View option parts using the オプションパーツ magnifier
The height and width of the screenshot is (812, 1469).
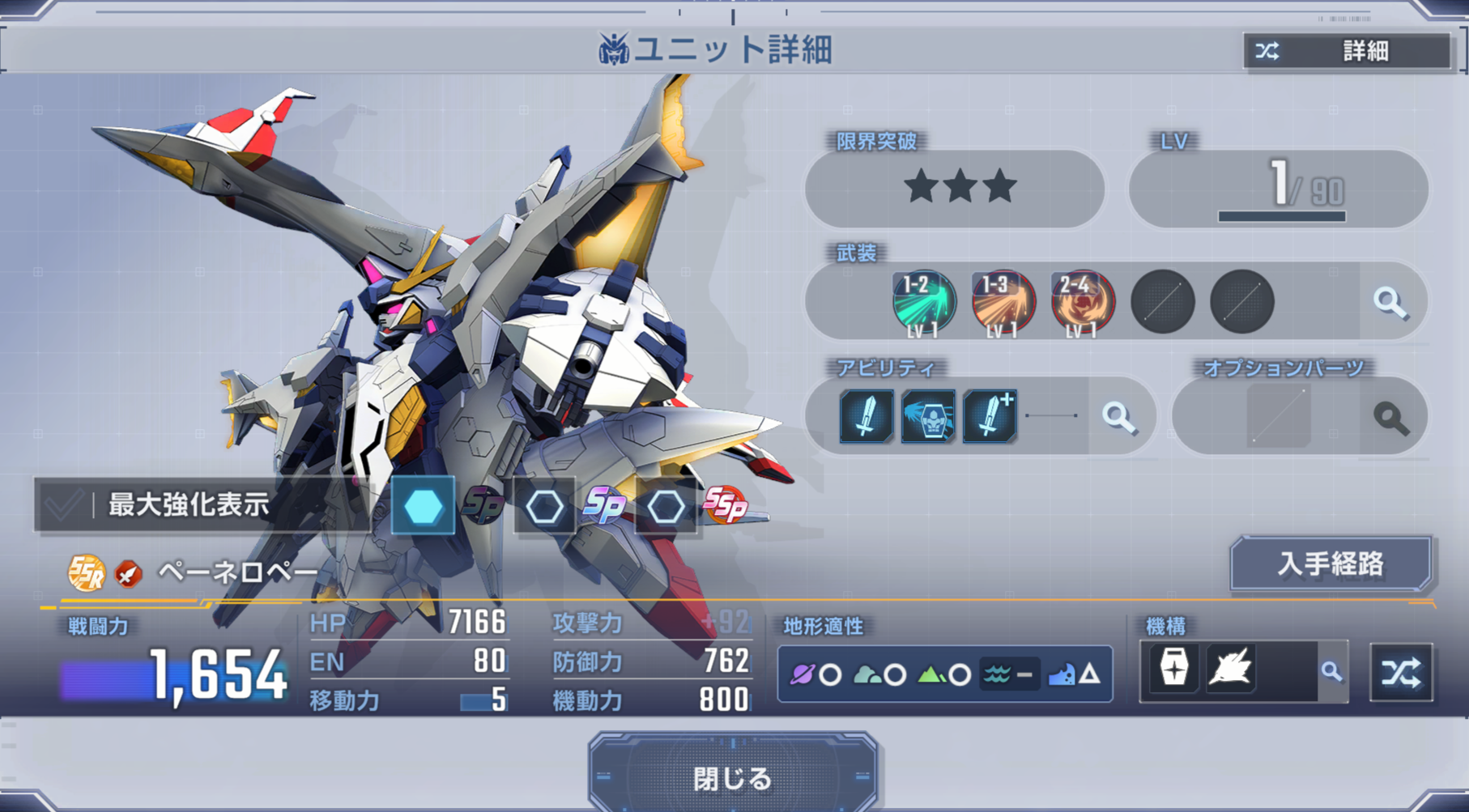tap(1390, 417)
